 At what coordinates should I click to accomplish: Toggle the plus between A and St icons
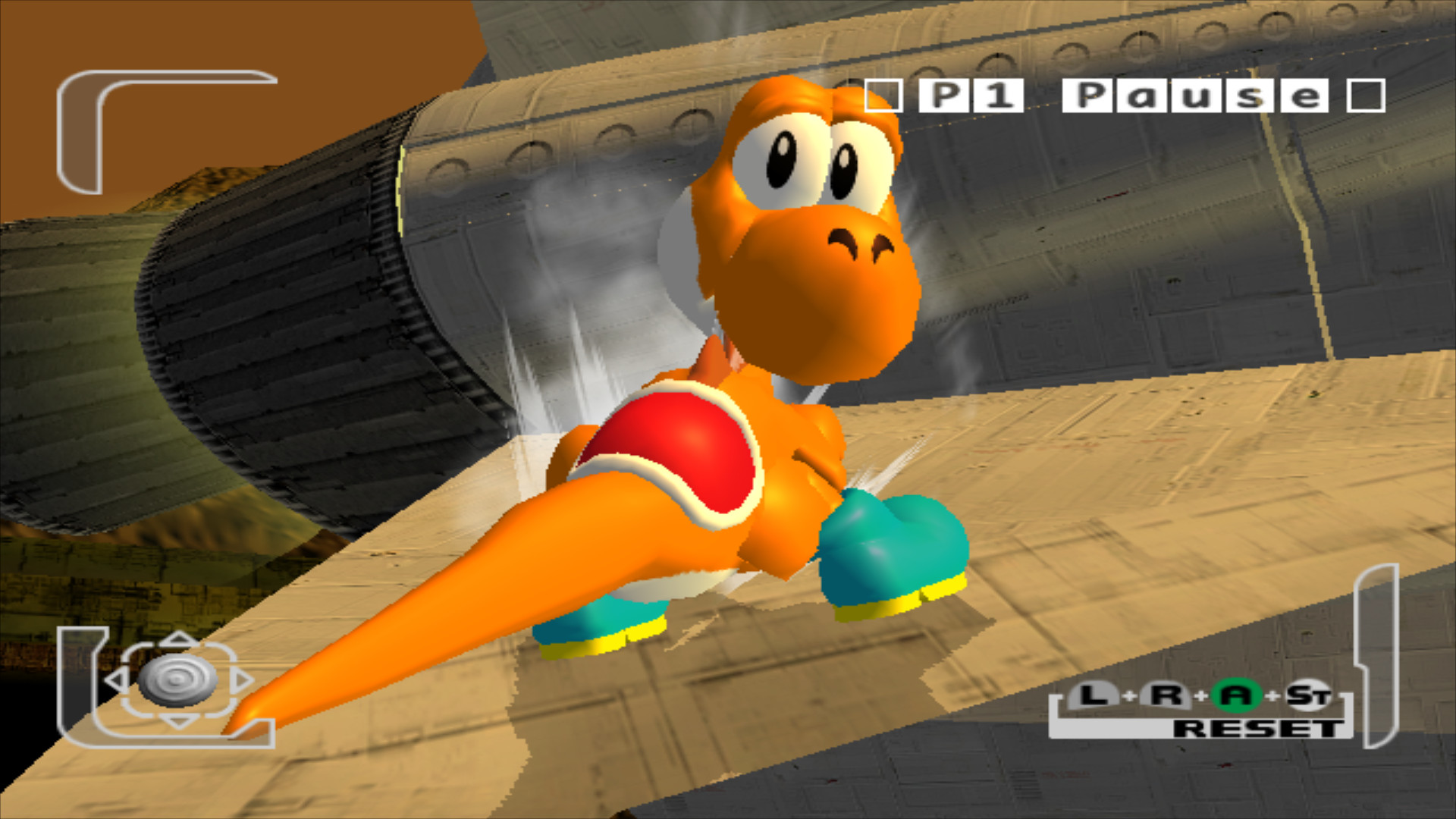(1272, 696)
